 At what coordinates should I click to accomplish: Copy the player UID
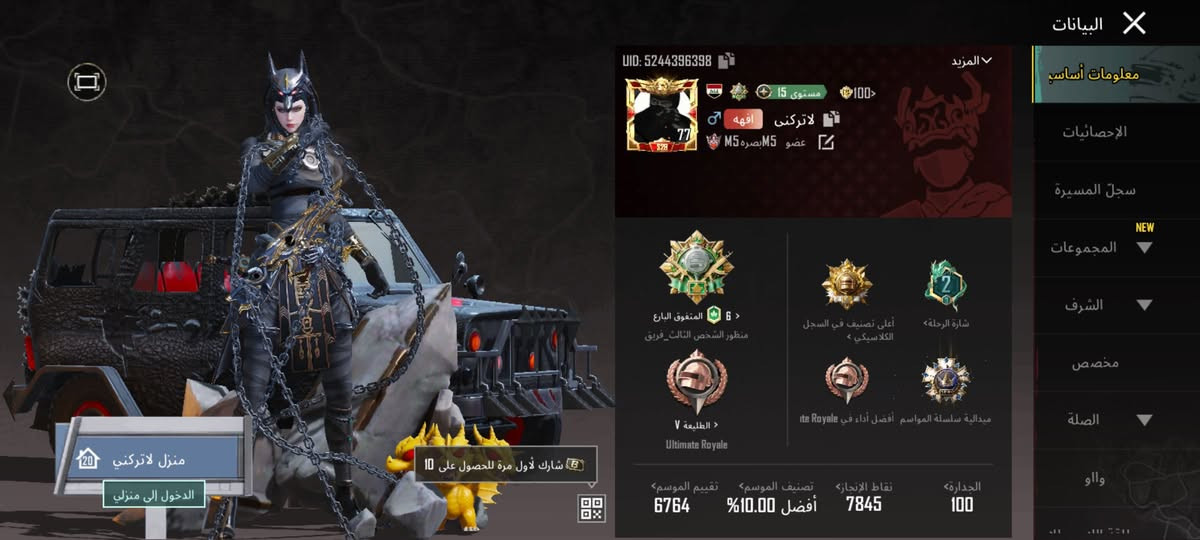coord(726,60)
